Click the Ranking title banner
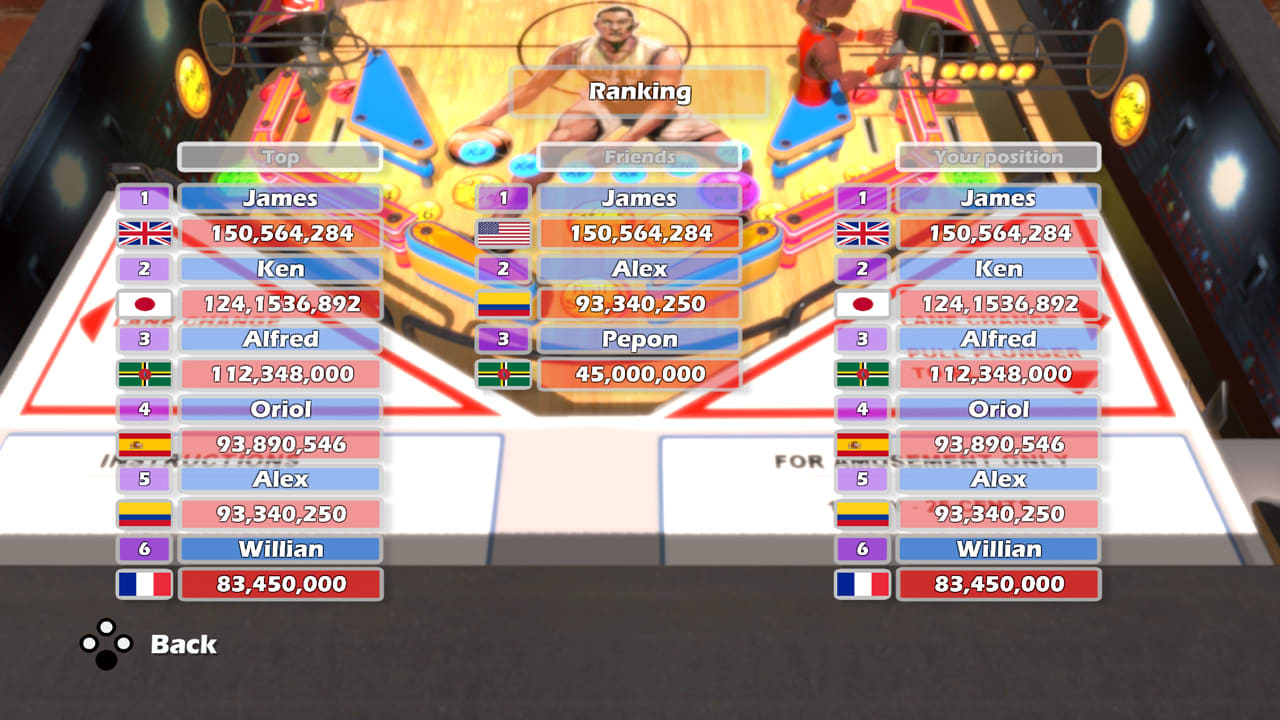Viewport: 1280px width, 720px height. coord(639,92)
